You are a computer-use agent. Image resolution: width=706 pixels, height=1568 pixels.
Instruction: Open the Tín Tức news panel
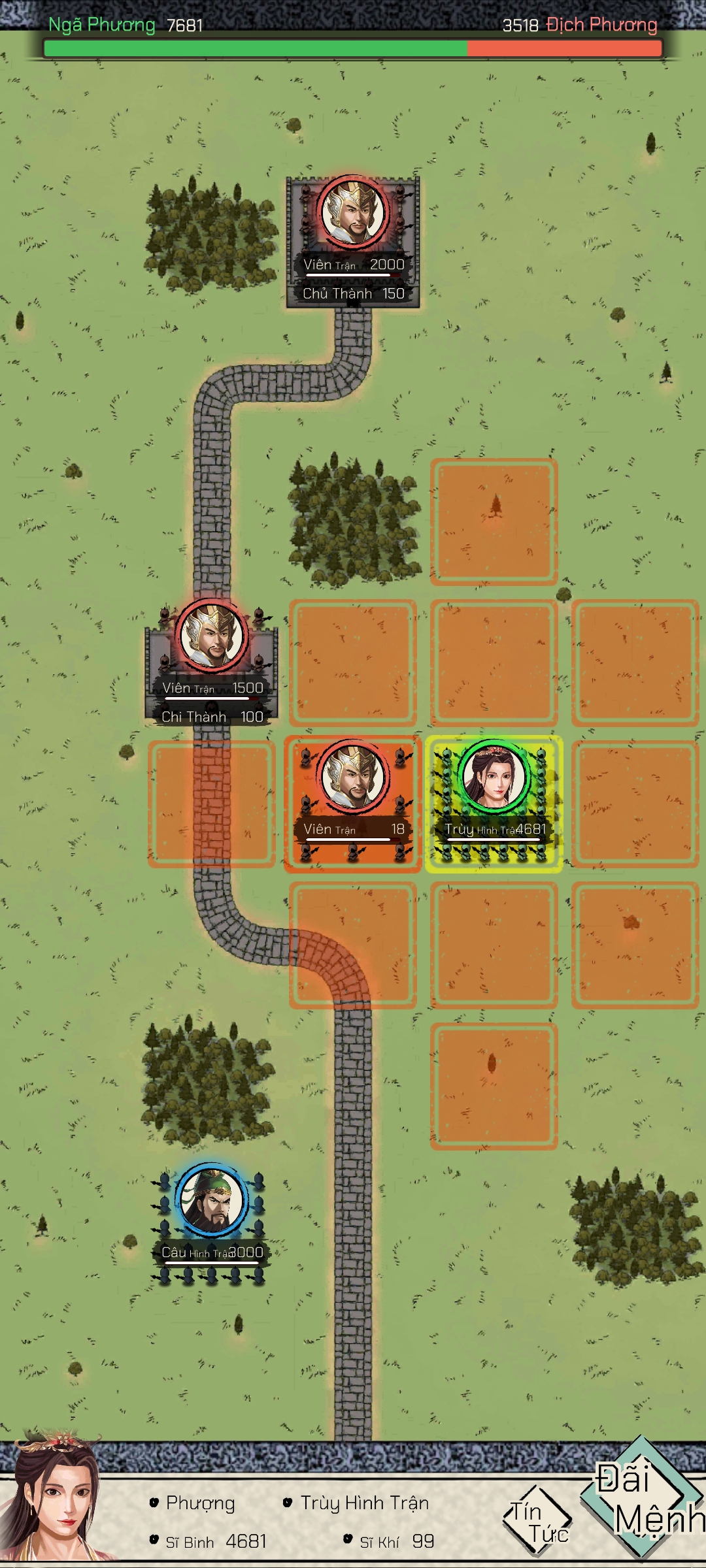(536, 1521)
